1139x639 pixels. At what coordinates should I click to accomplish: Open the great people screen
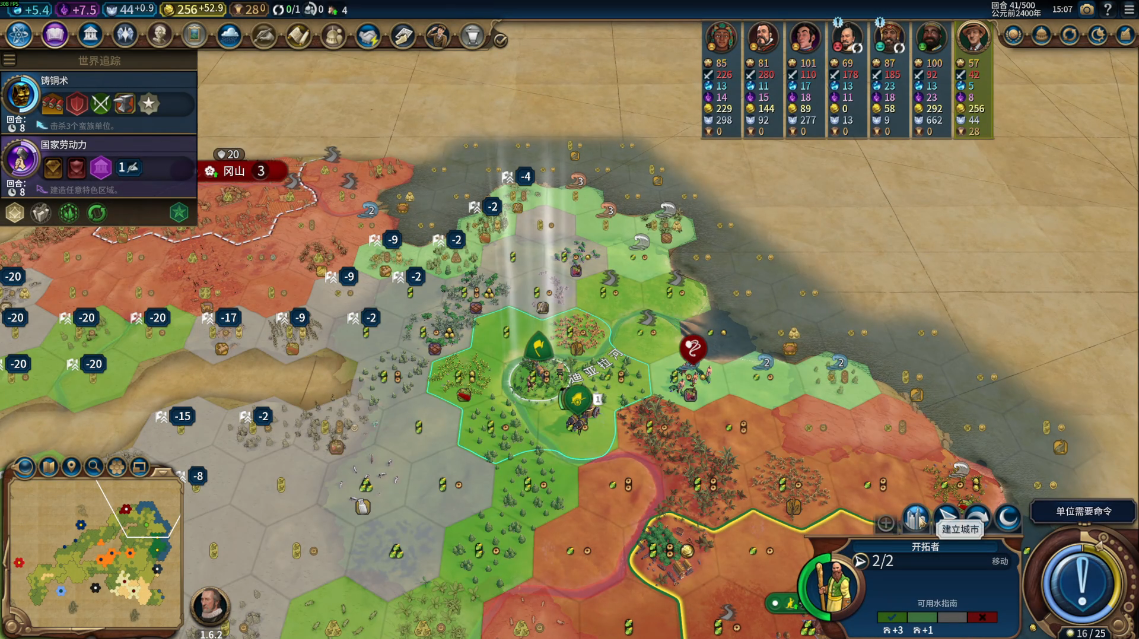click(160, 35)
